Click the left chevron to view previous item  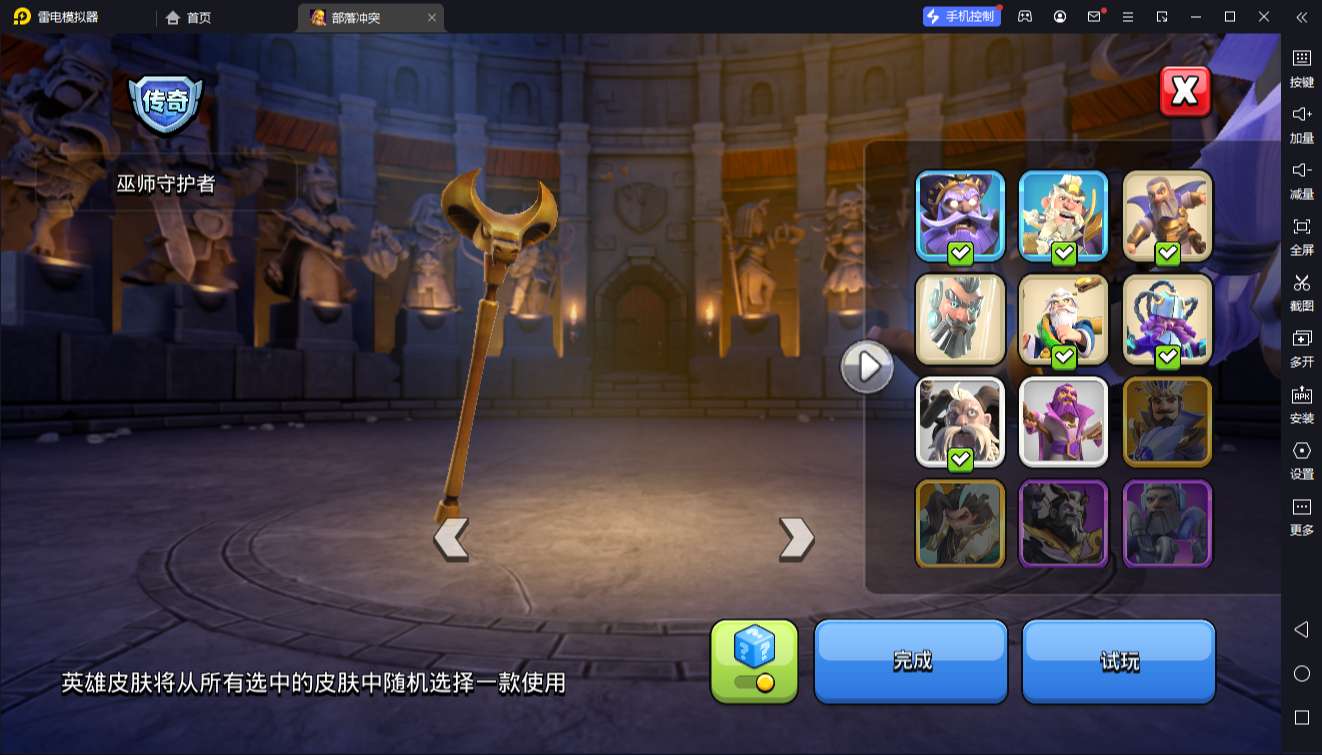tap(451, 538)
